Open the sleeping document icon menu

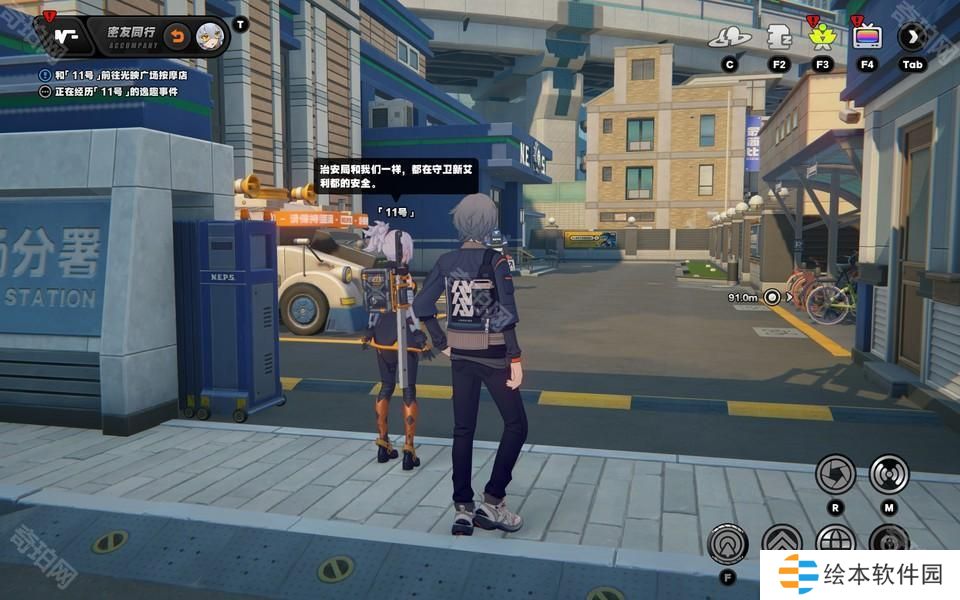click(x=779, y=38)
